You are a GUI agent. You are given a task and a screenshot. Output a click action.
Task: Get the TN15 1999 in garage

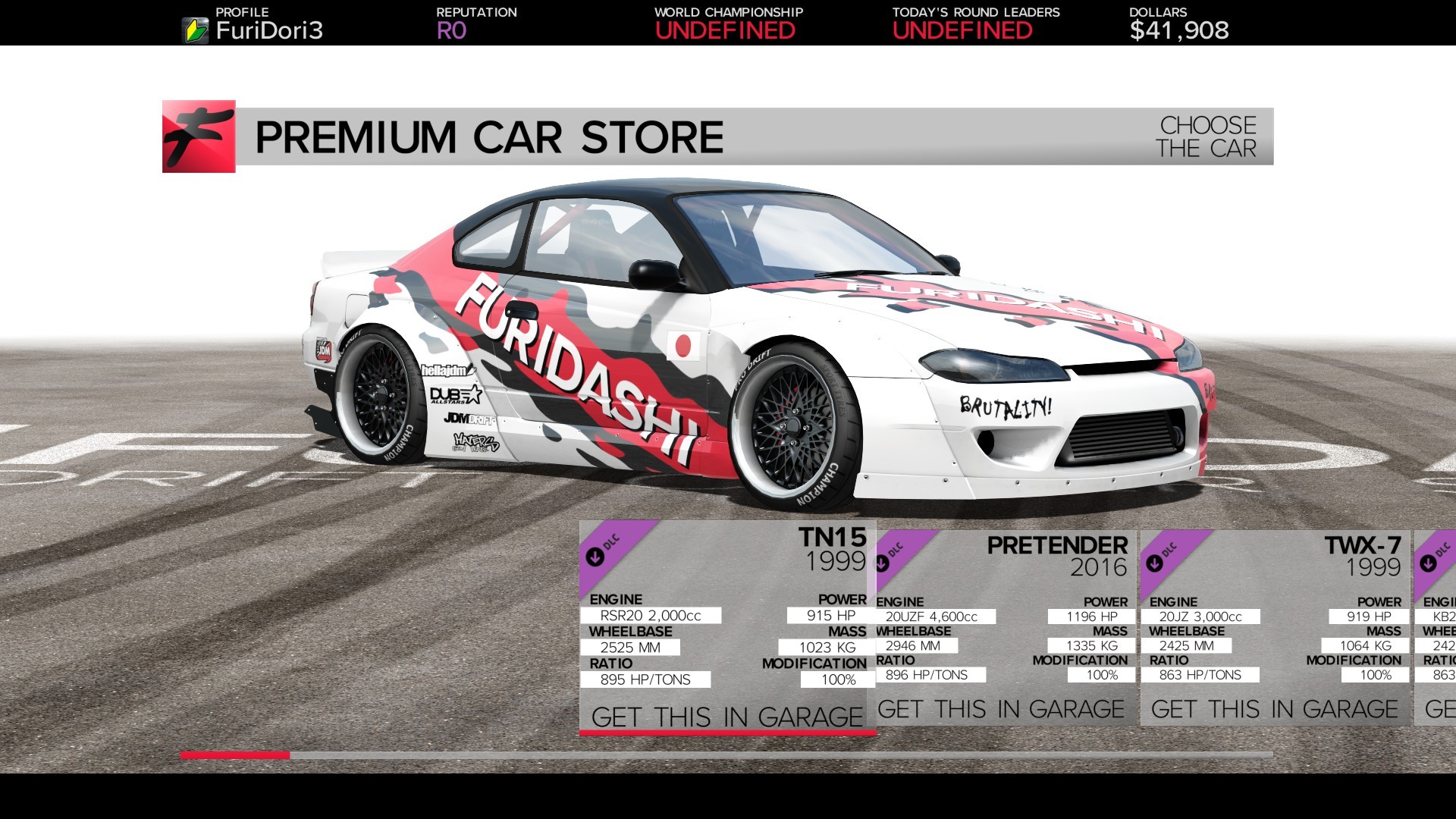726,717
